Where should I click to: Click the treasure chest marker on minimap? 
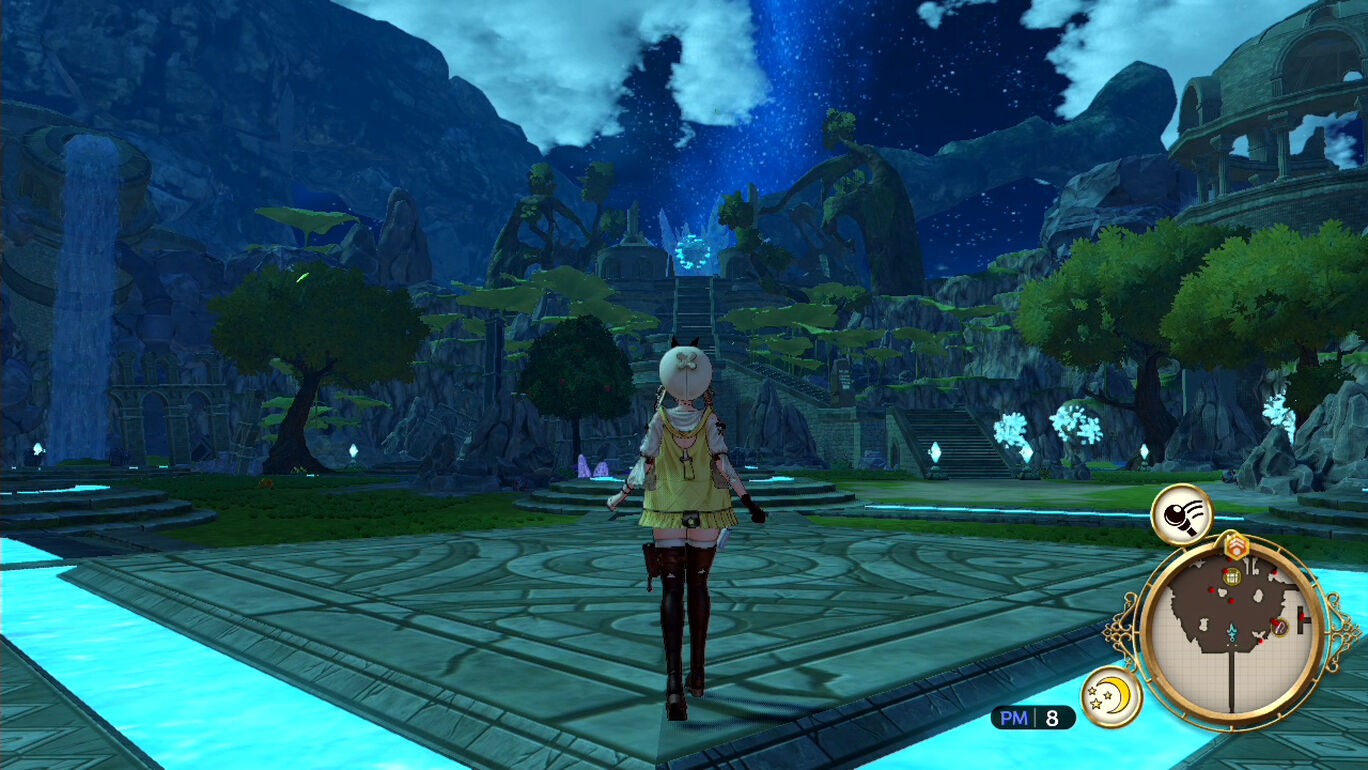tap(1232, 577)
